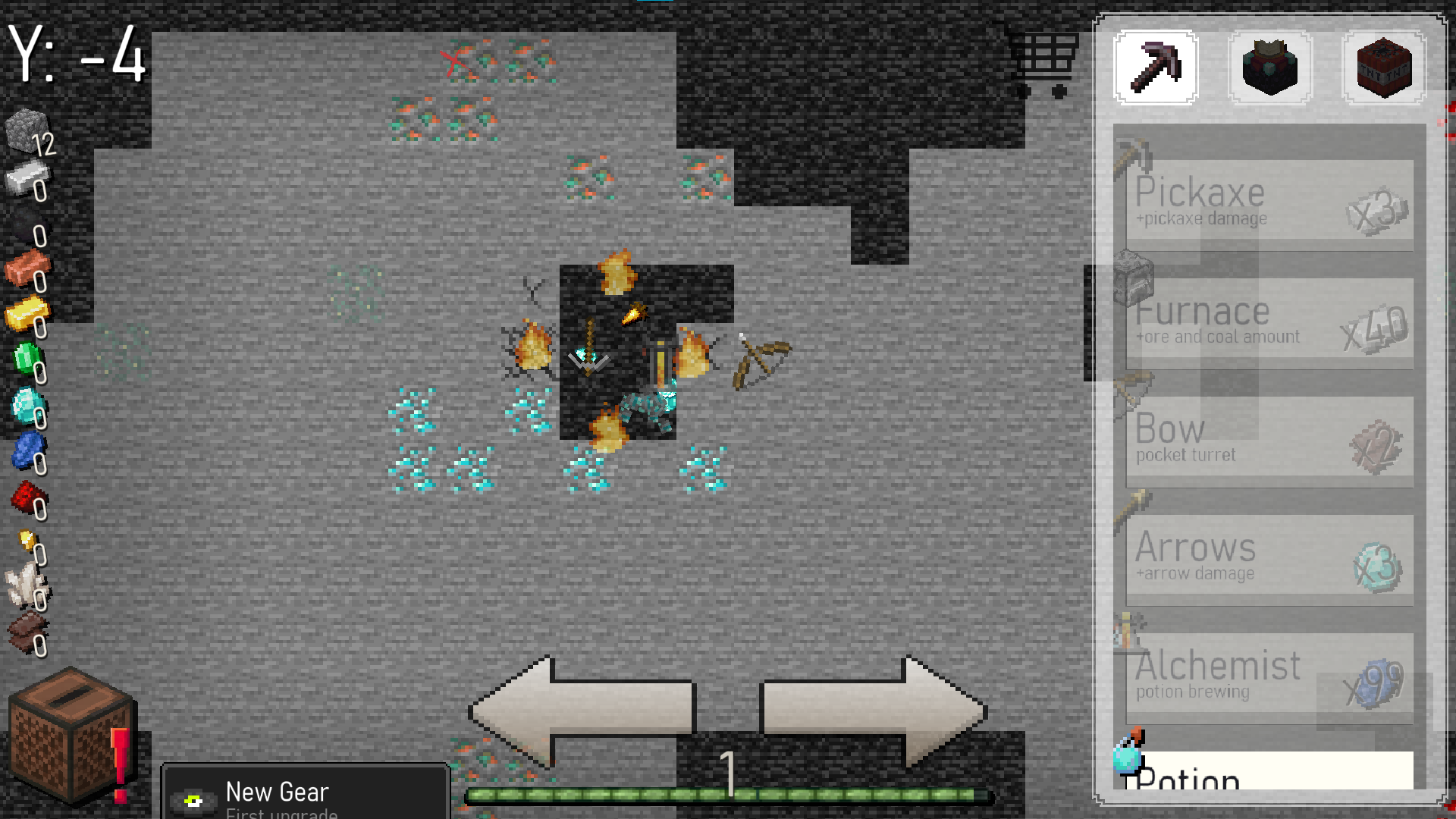Click the green progress bar
Viewport: 1456px width, 819px height.
[x=728, y=793]
